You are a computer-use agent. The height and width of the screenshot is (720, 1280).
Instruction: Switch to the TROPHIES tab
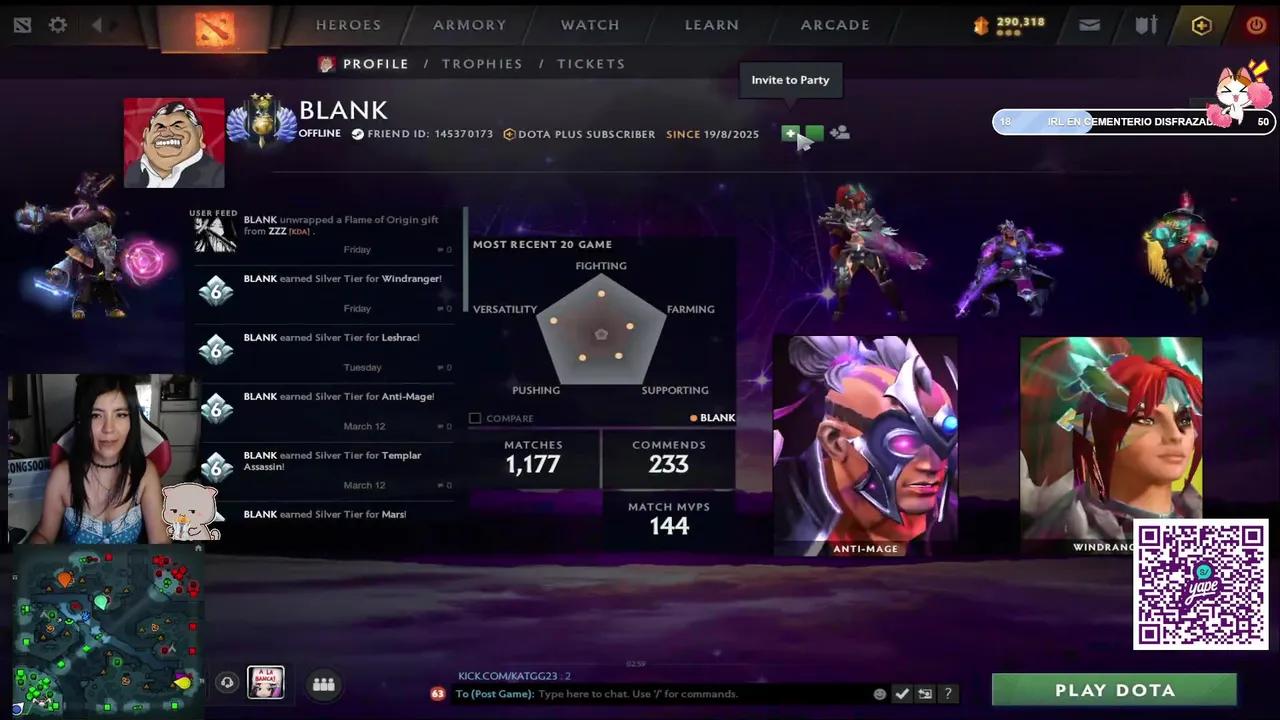coord(482,63)
